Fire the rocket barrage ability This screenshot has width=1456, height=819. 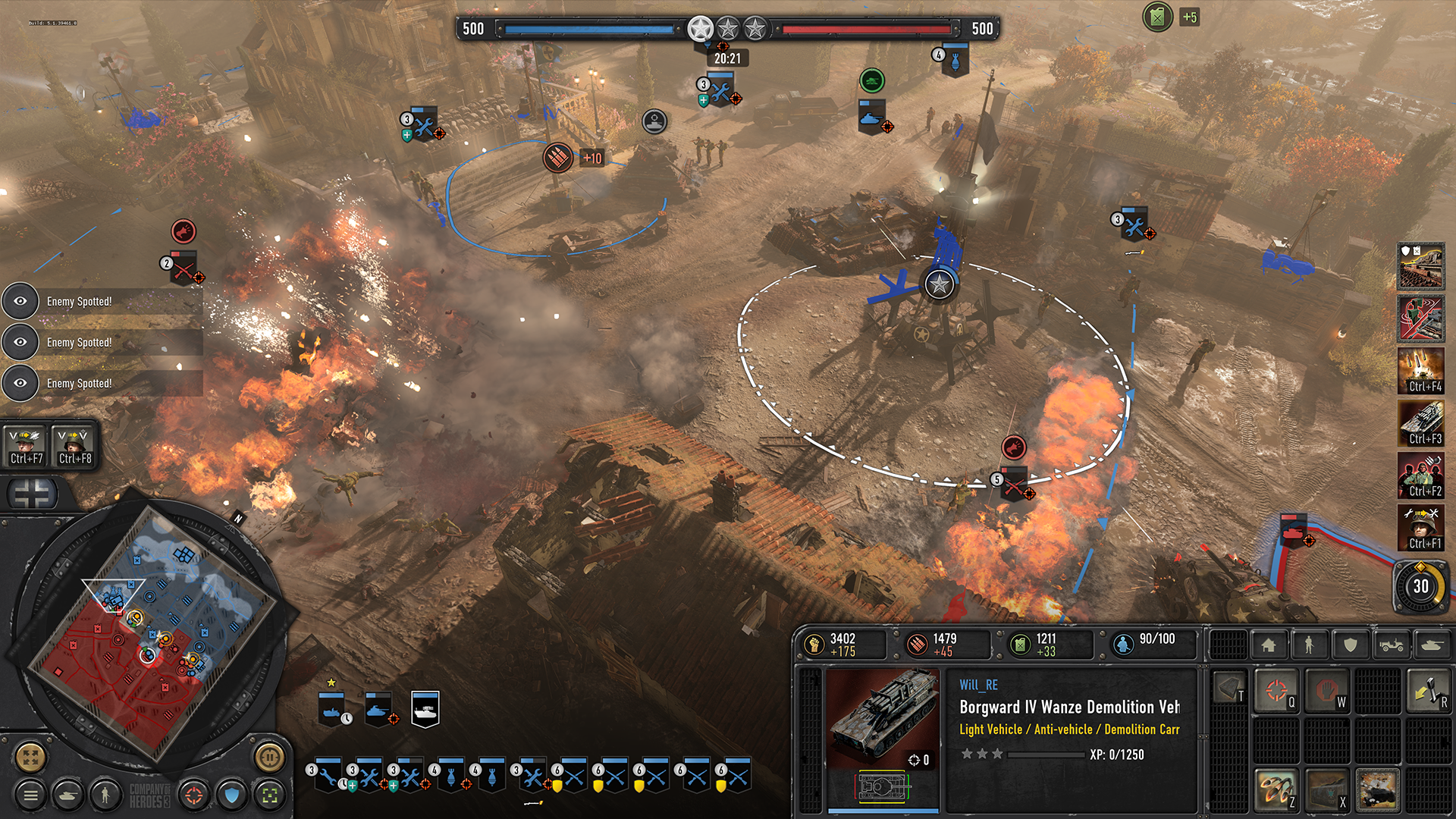click(1277, 789)
